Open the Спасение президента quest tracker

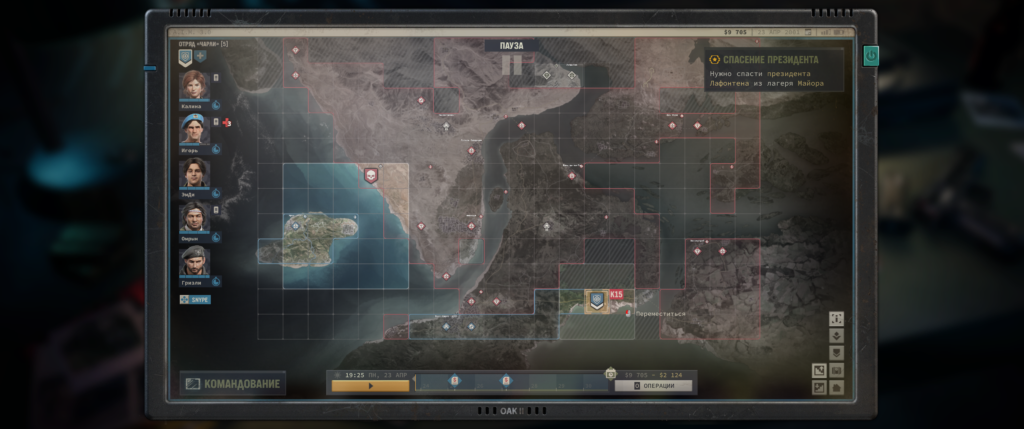771,60
